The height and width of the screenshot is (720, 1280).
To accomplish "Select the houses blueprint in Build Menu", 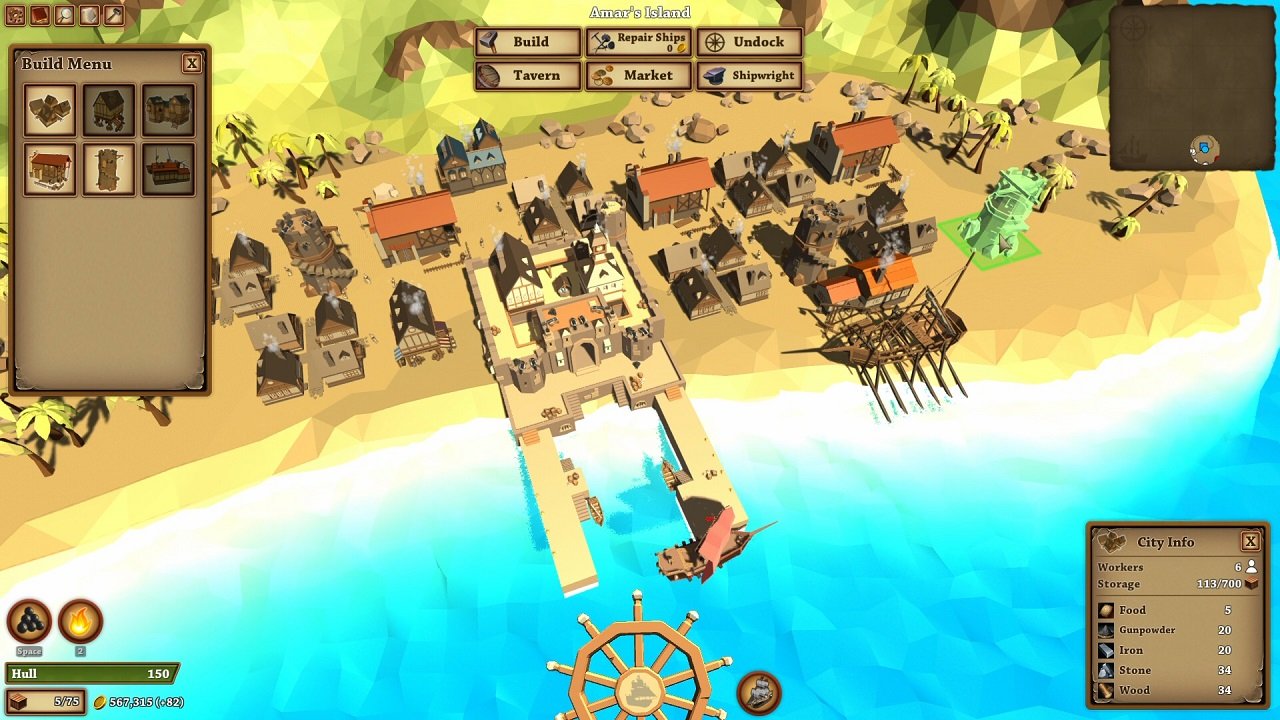I will tap(49, 109).
